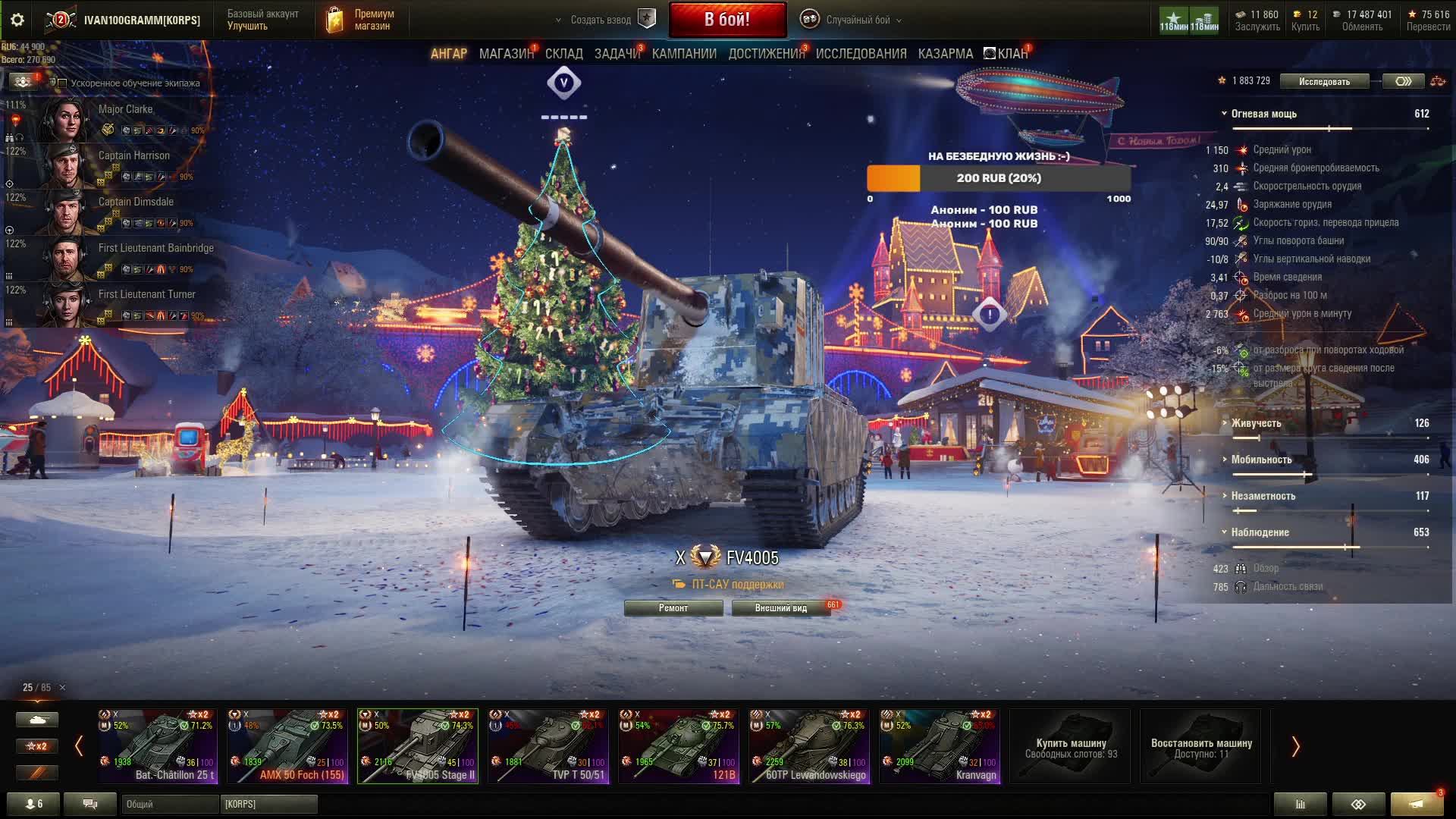Viewport: 1456px width, 819px height.
Task: Open the Премиум магазин
Action: (x=361, y=20)
